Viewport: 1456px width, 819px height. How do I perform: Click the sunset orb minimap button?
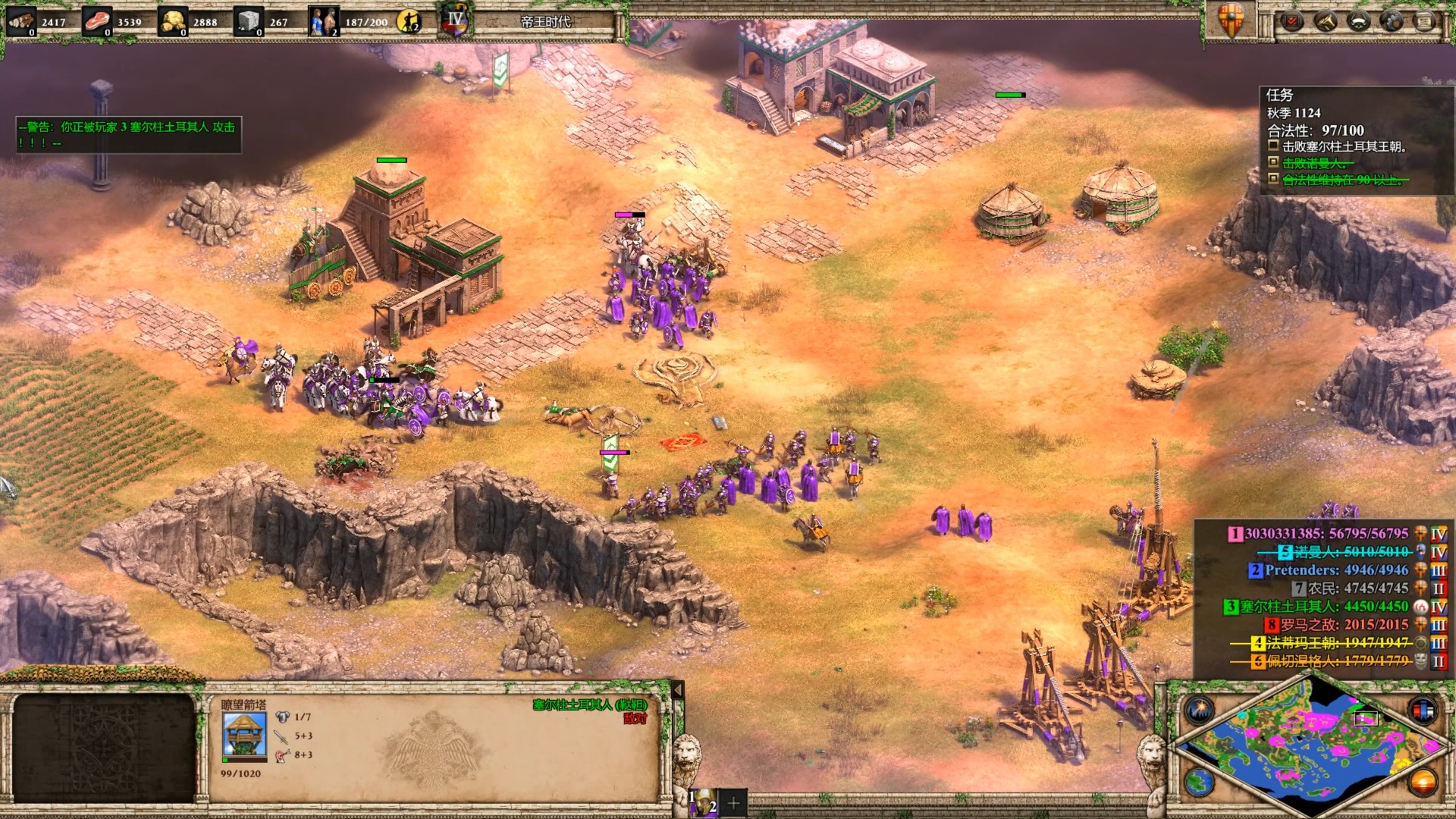1423,781
